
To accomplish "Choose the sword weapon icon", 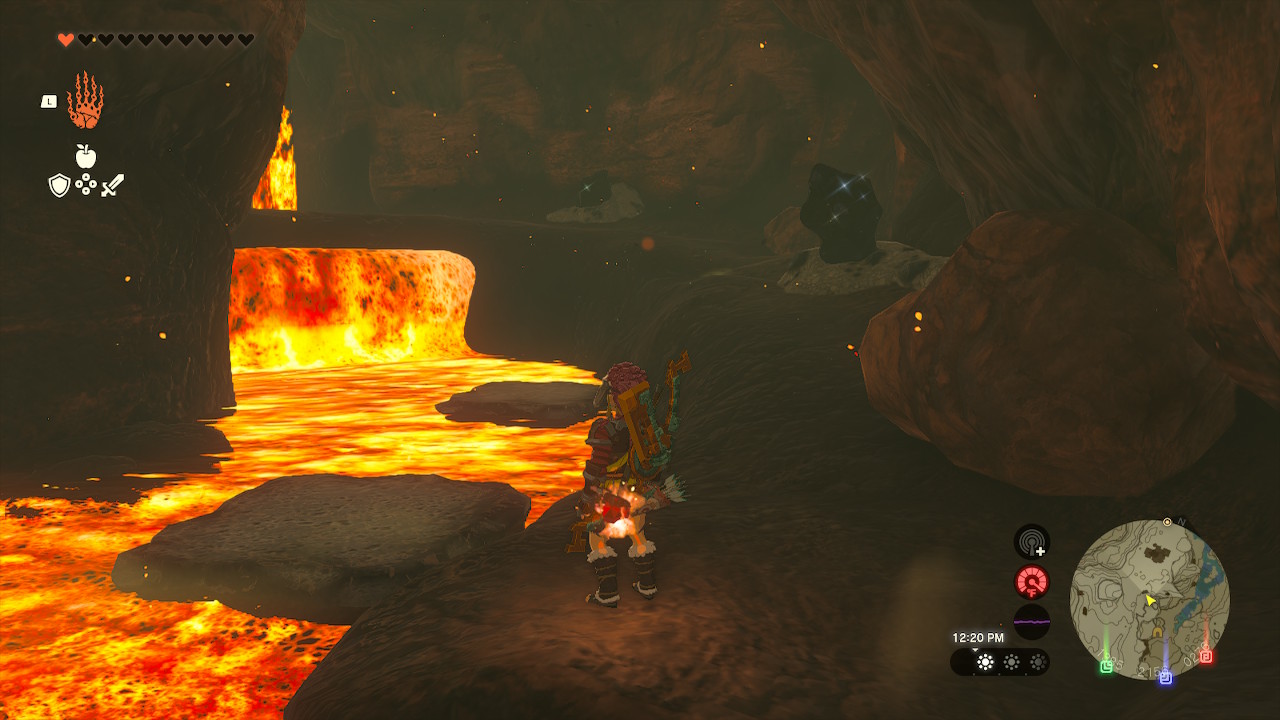I will click(112, 185).
